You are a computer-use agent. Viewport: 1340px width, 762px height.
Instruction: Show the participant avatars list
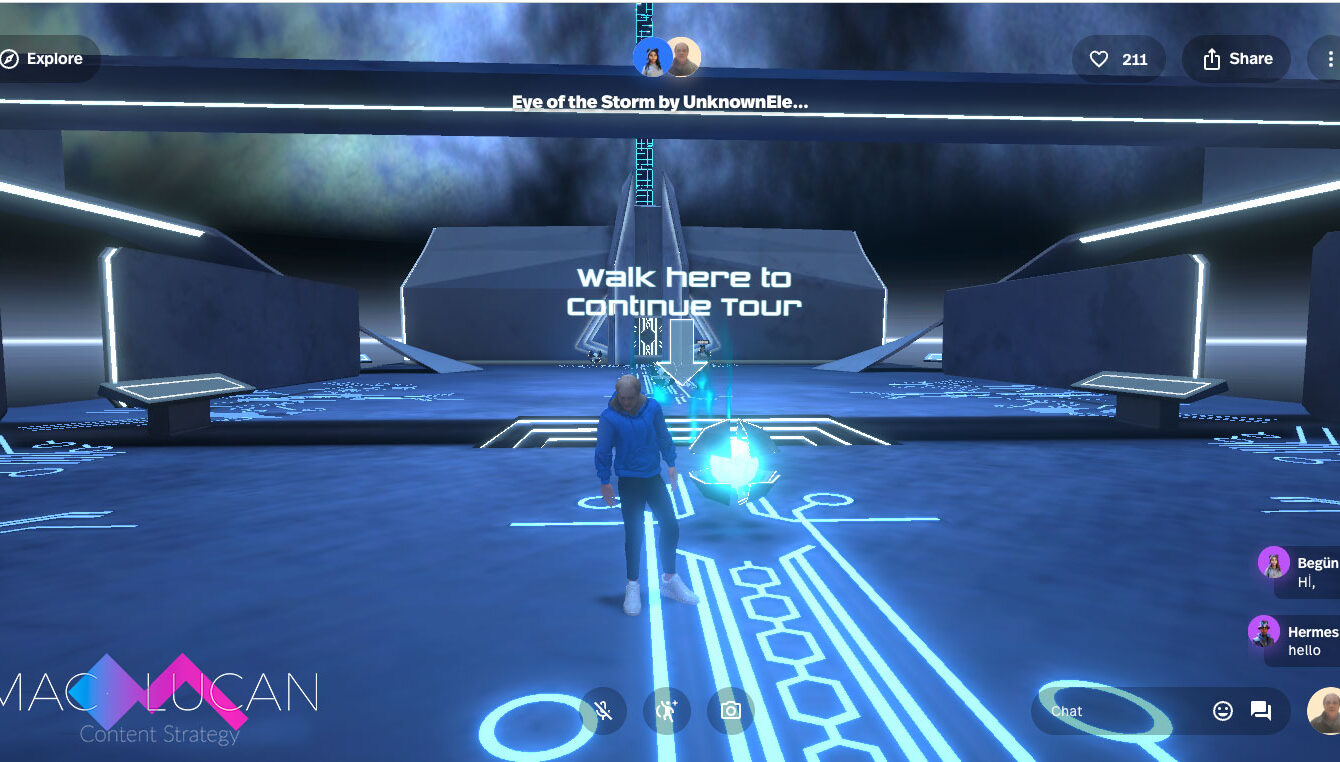pyautogui.click(x=667, y=58)
